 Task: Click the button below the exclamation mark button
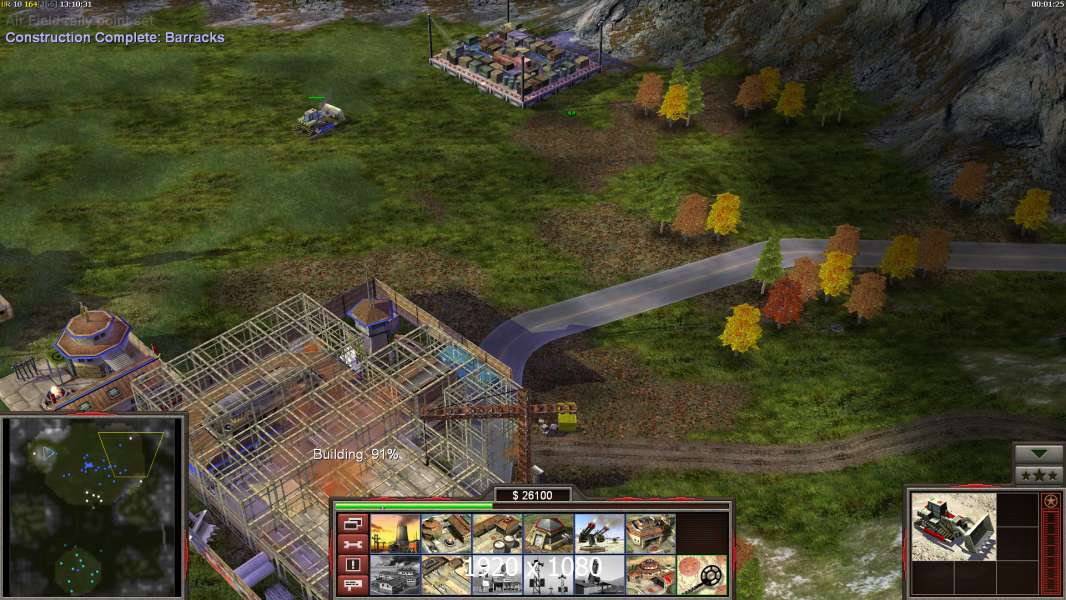click(351, 583)
